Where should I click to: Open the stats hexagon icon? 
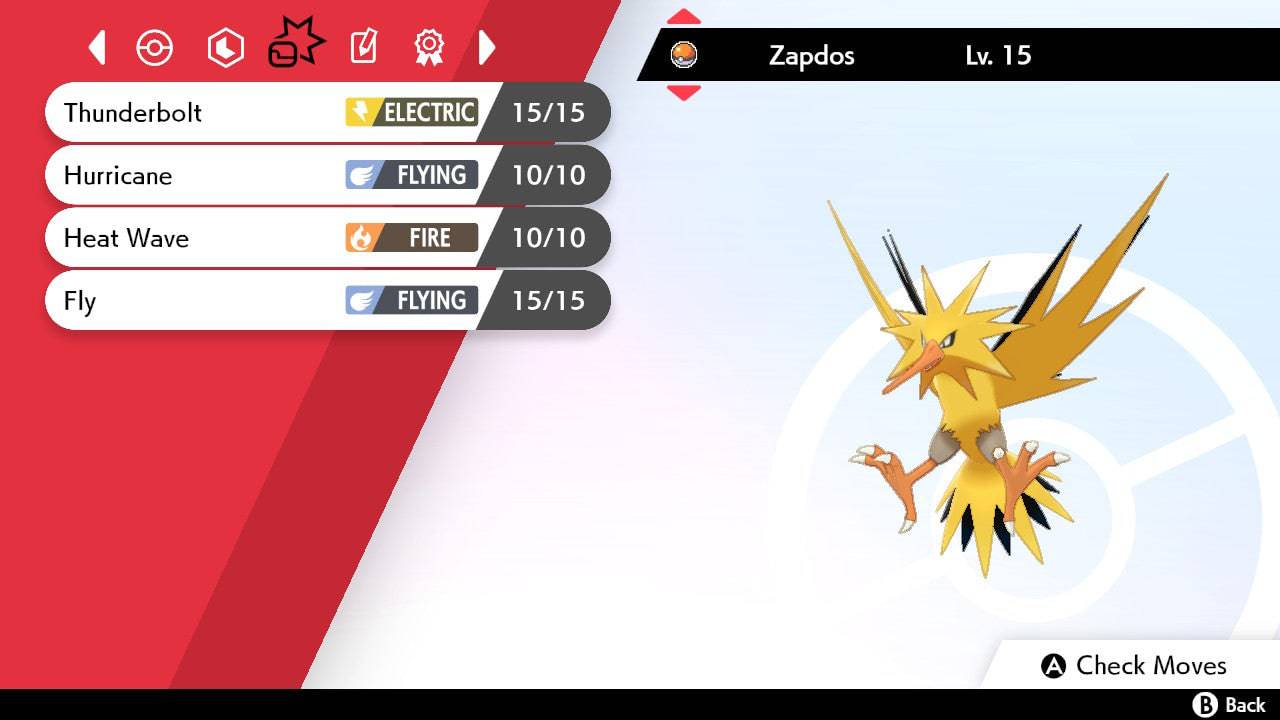pos(225,46)
